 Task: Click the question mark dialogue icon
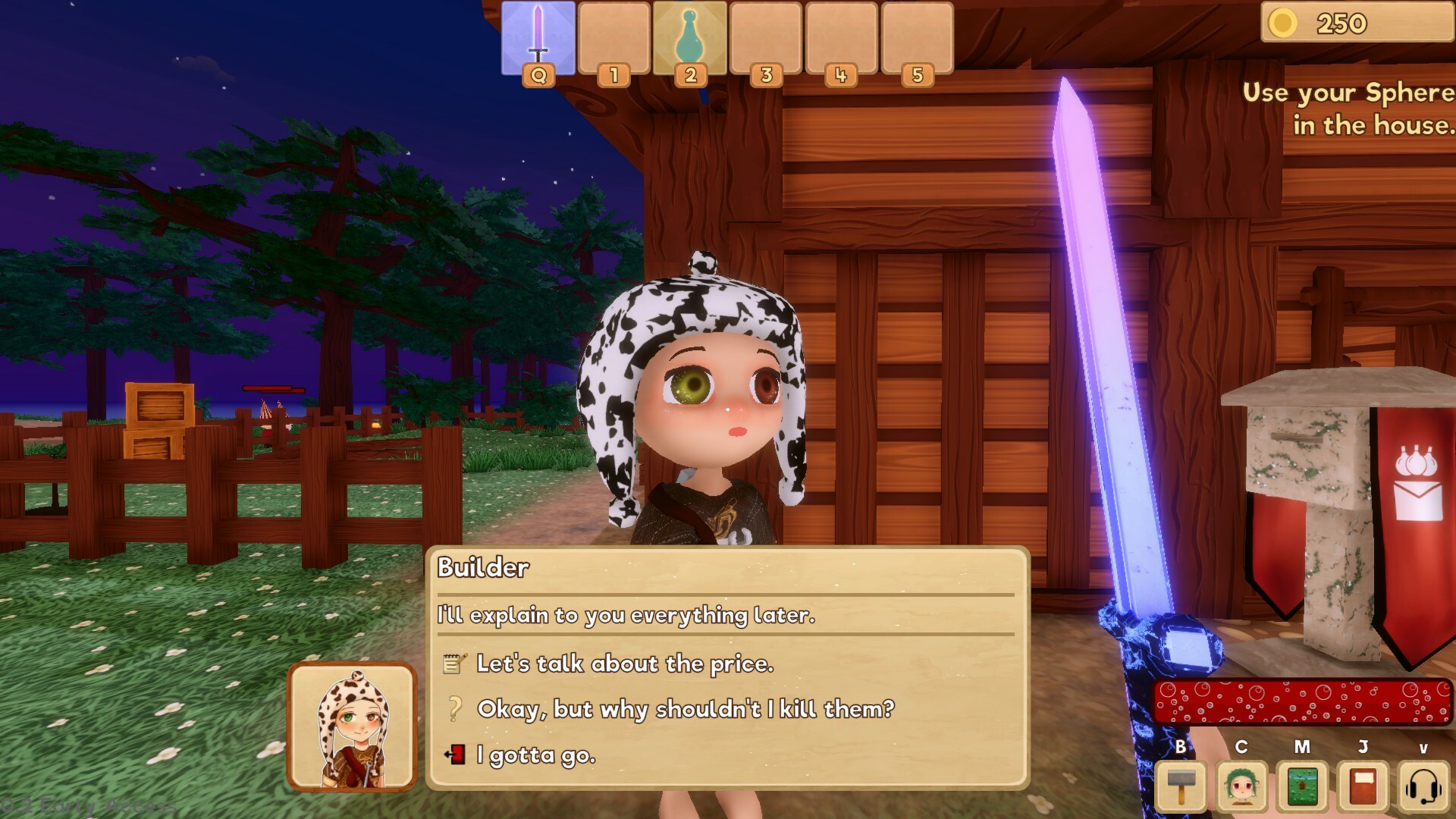pyautogui.click(x=454, y=710)
